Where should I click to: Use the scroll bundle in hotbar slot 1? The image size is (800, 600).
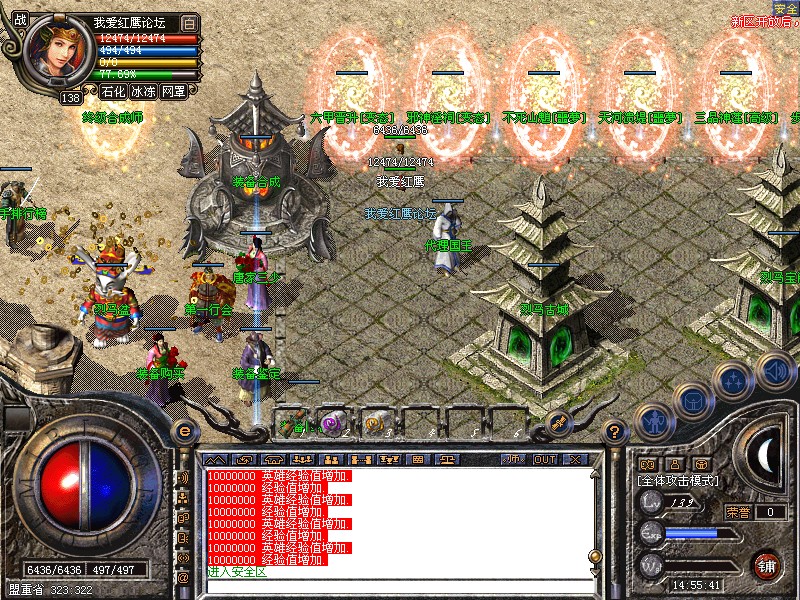pos(293,423)
